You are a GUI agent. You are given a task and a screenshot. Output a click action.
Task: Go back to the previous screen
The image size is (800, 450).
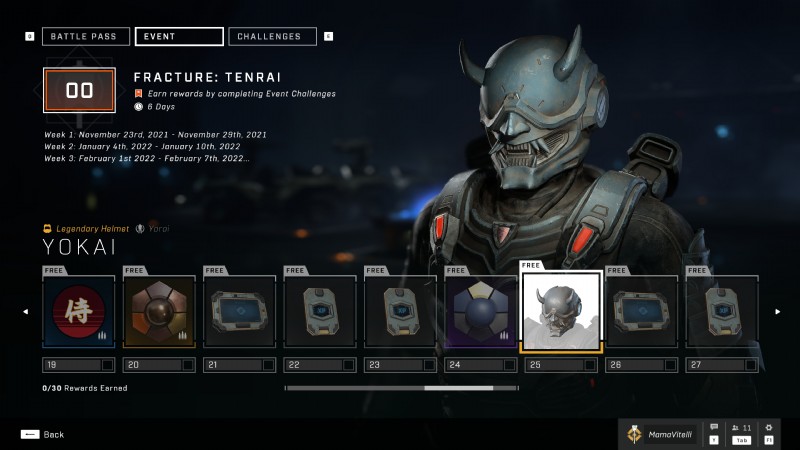tap(42, 434)
